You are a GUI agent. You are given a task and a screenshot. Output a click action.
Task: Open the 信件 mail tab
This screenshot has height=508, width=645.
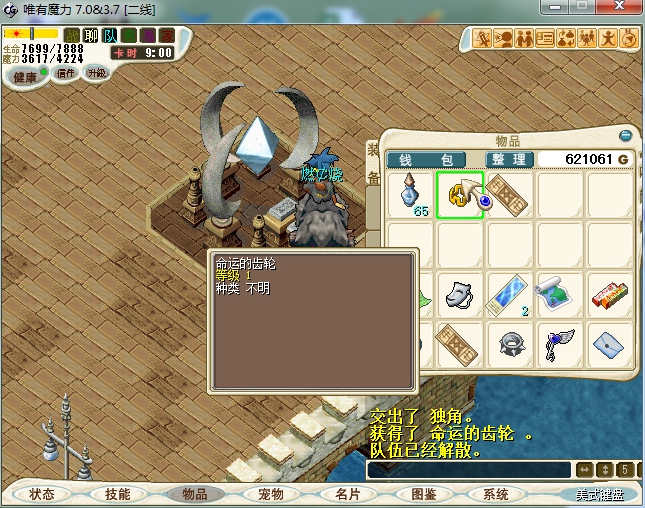(66, 73)
